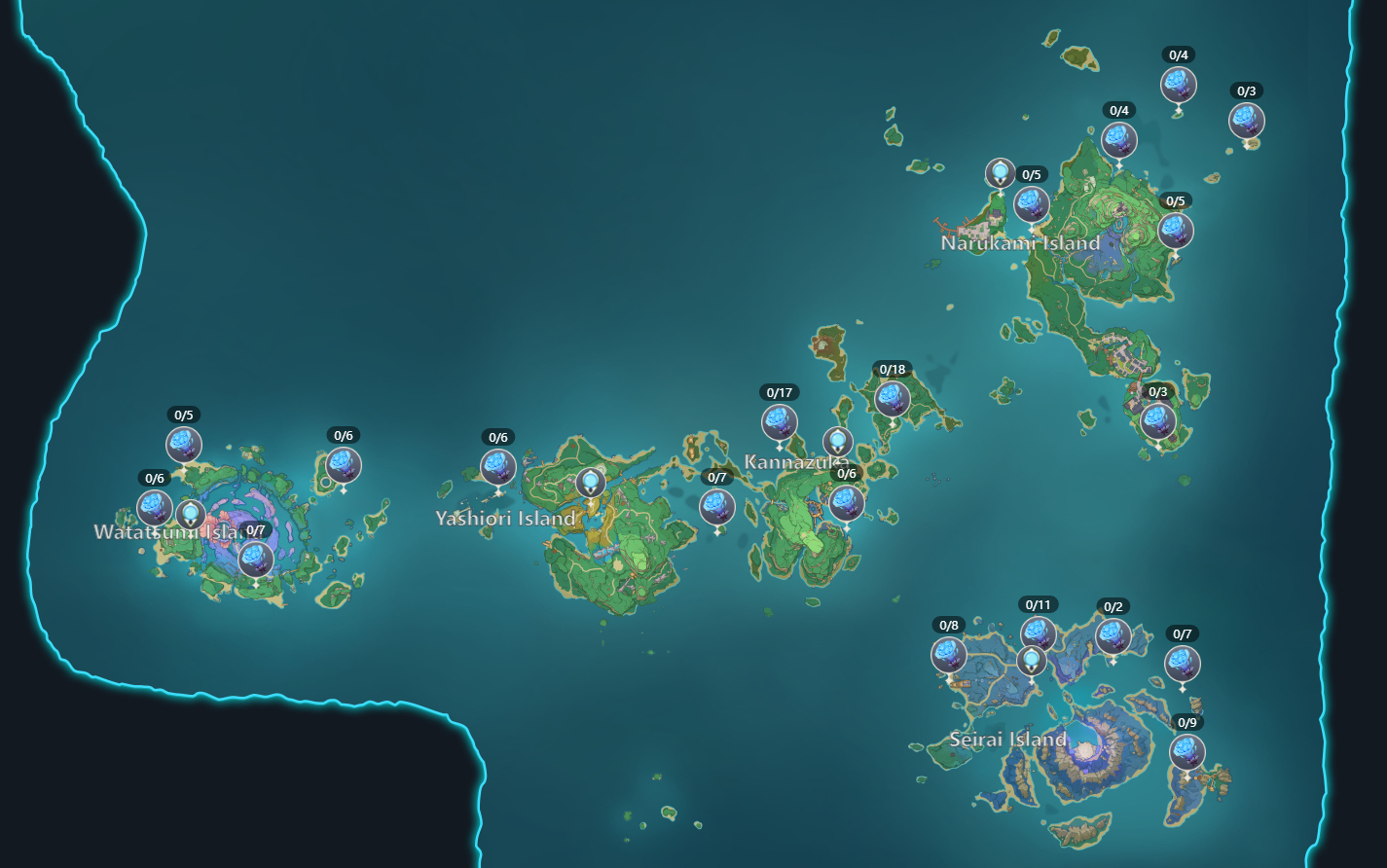Select the glowing orb waypoint on Yashiori Island
This screenshot has width=1387, height=868.
(x=591, y=482)
